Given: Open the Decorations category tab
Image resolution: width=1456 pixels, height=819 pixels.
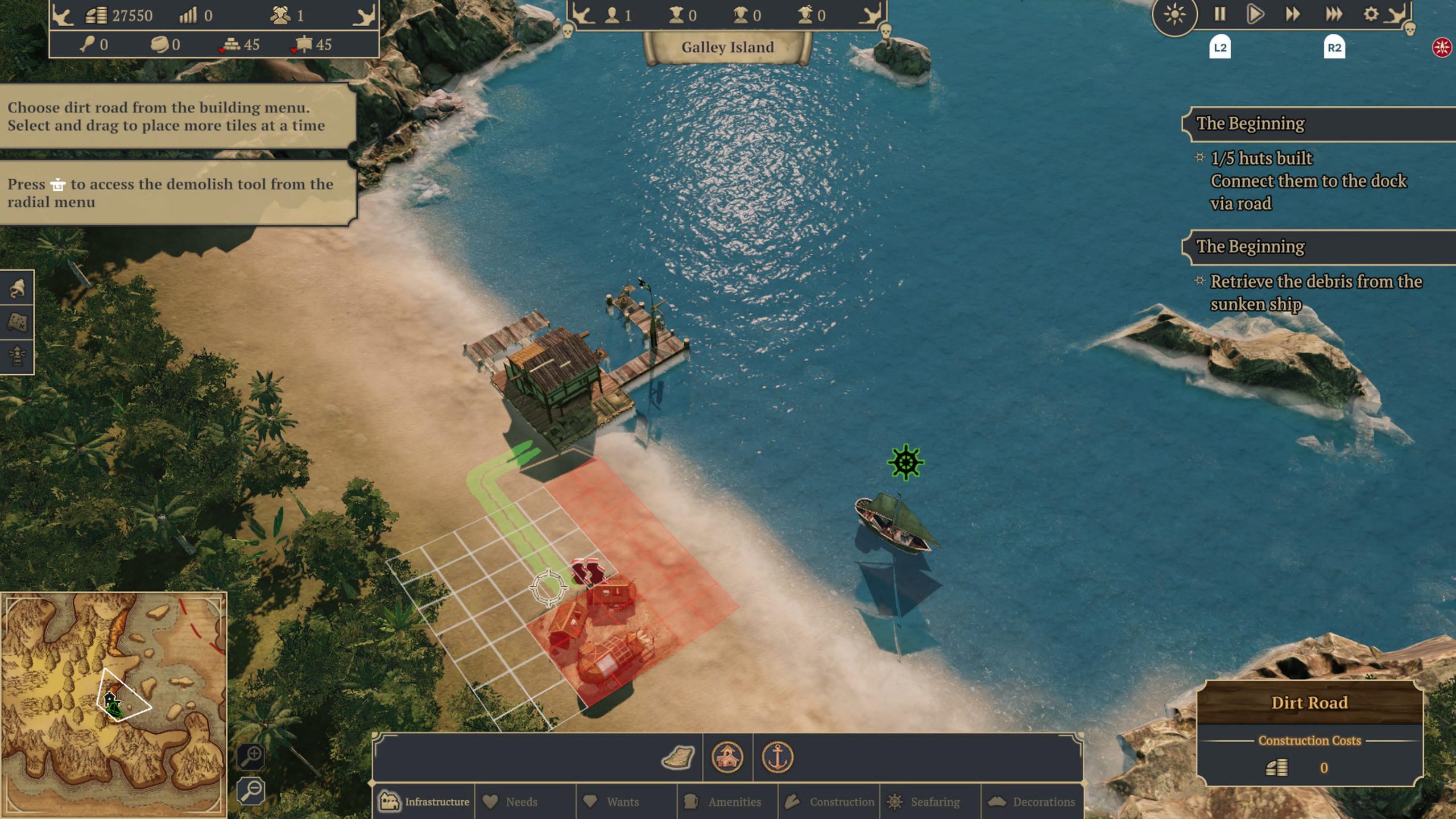Looking at the screenshot, I should click(x=1033, y=801).
